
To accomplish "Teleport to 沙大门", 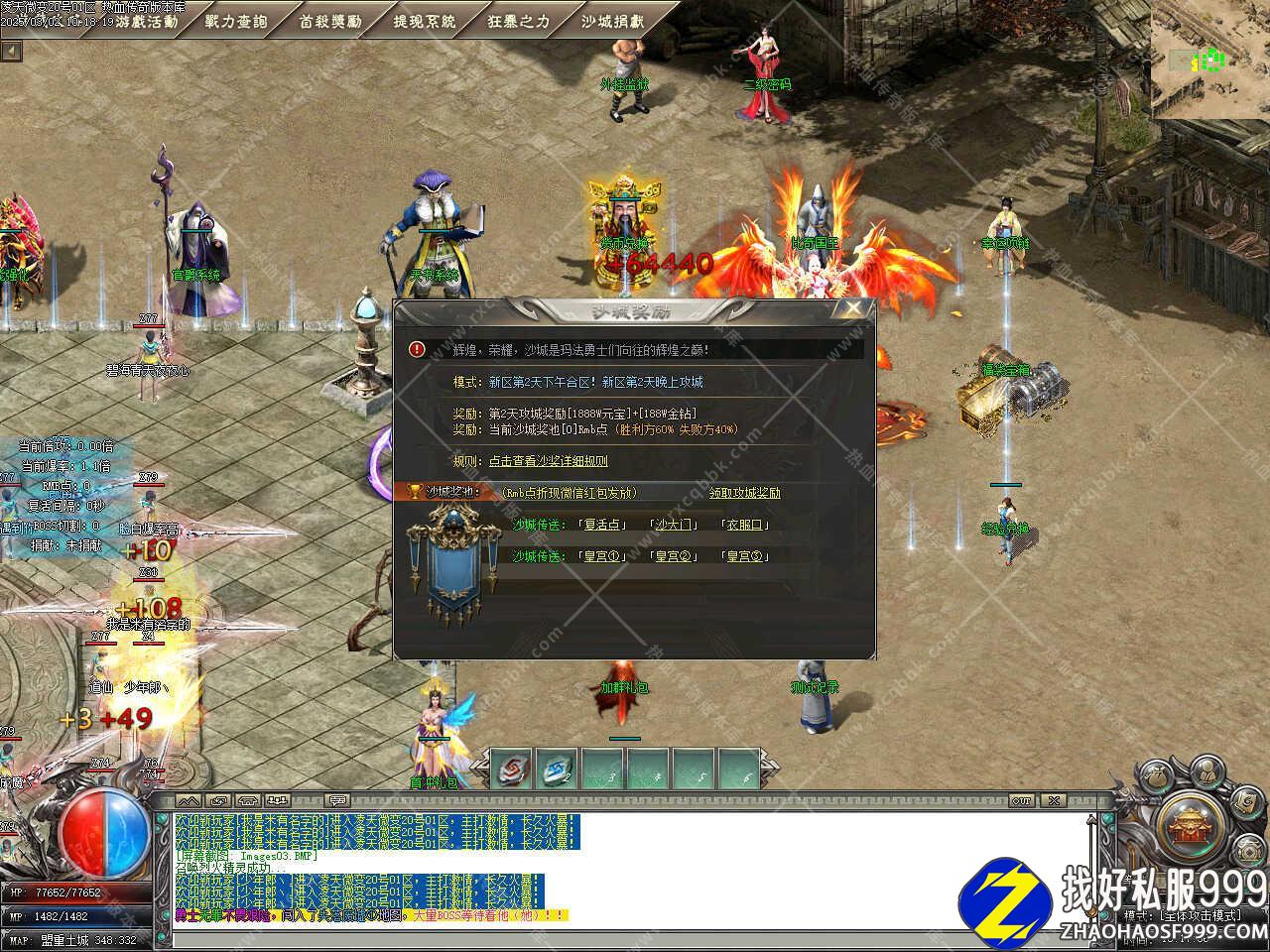I will point(674,525).
